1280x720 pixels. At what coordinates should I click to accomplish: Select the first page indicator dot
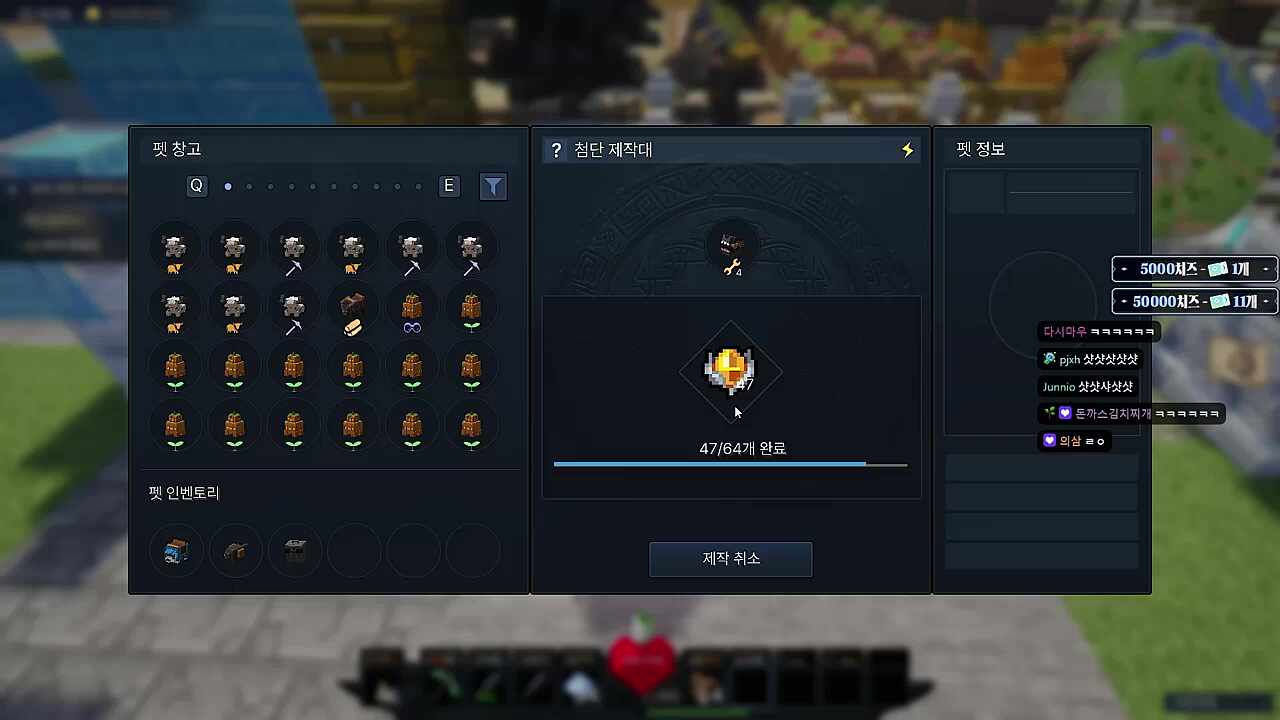228,186
